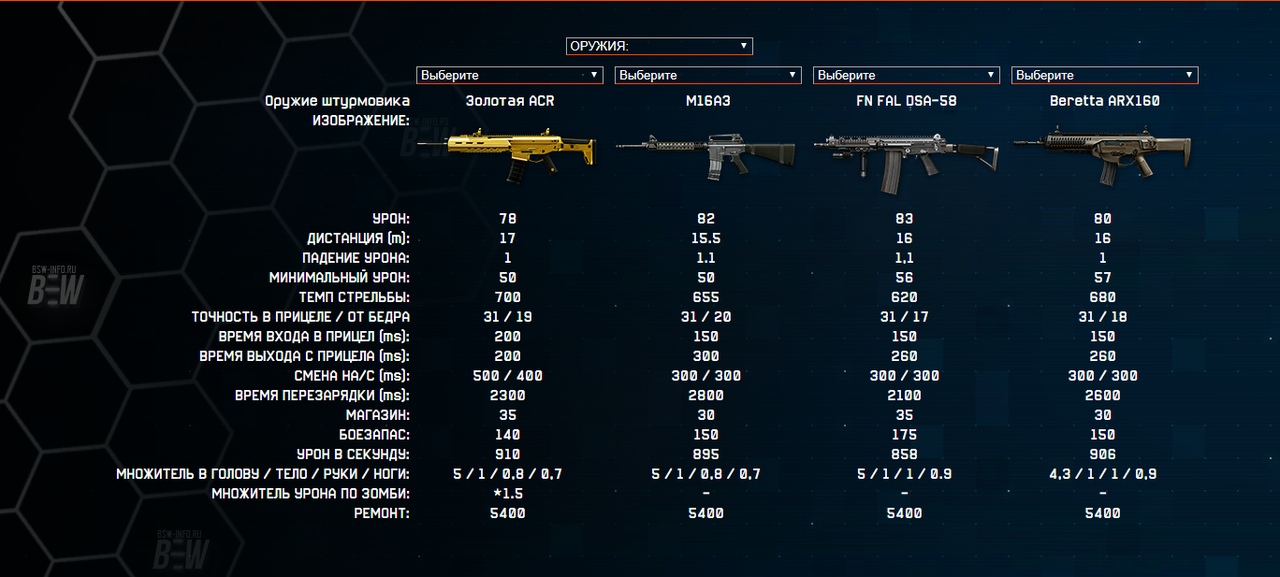Image resolution: width=1280 pixels, height=577 pixels.
Task: Open the Выберите dropdown above Золотая ACR
Action: 509,75
